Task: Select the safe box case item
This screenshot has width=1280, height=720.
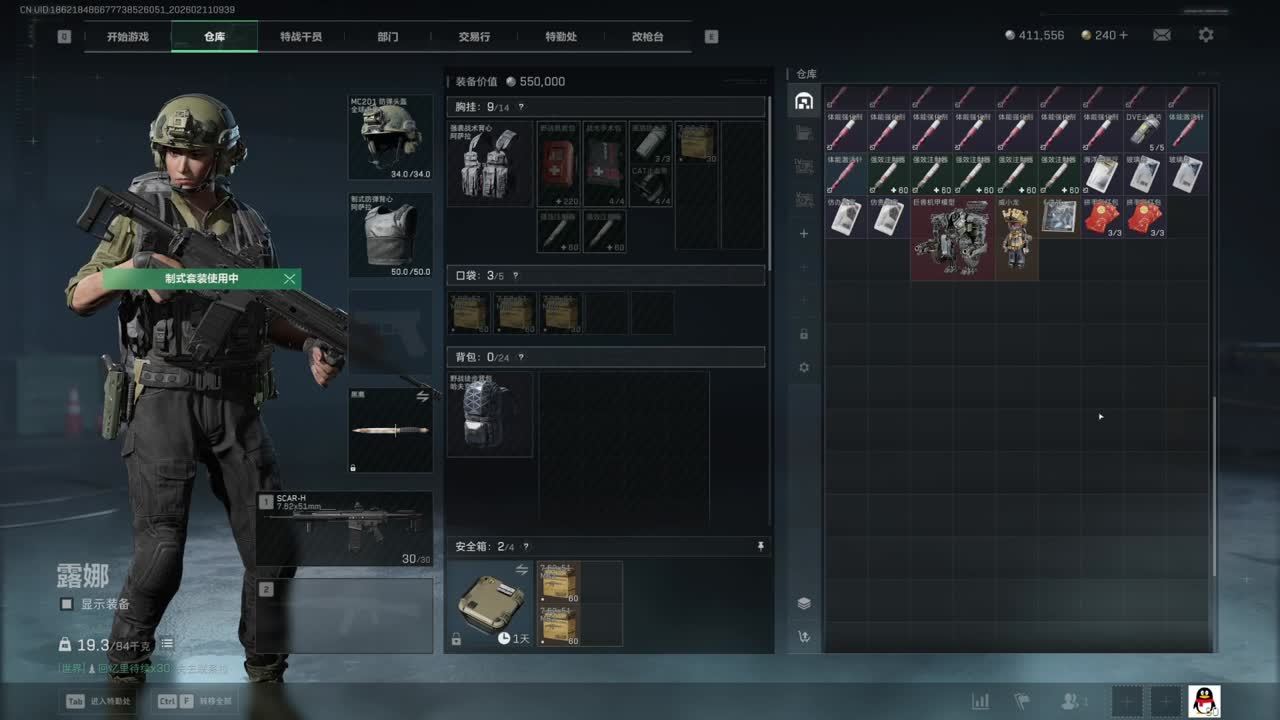Action: [489, 604]
